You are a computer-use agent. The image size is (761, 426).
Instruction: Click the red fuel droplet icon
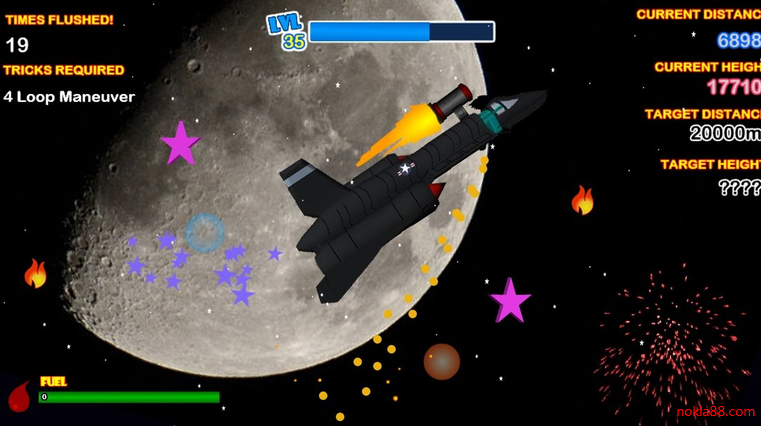click(x=19, y=397)
